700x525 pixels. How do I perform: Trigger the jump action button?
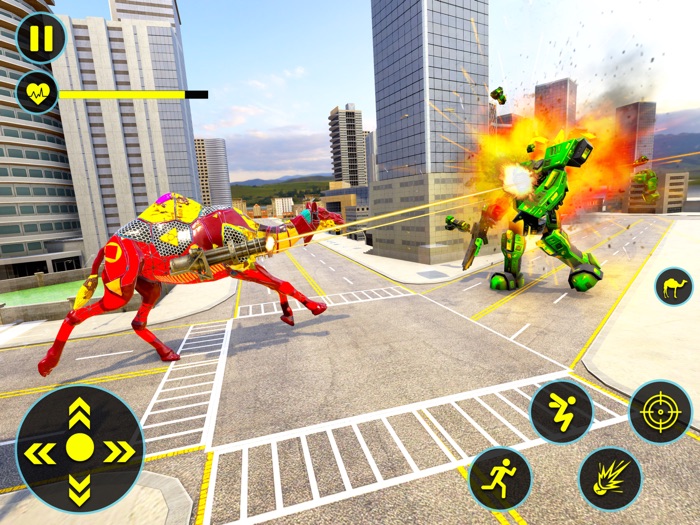tap(561, 412)
